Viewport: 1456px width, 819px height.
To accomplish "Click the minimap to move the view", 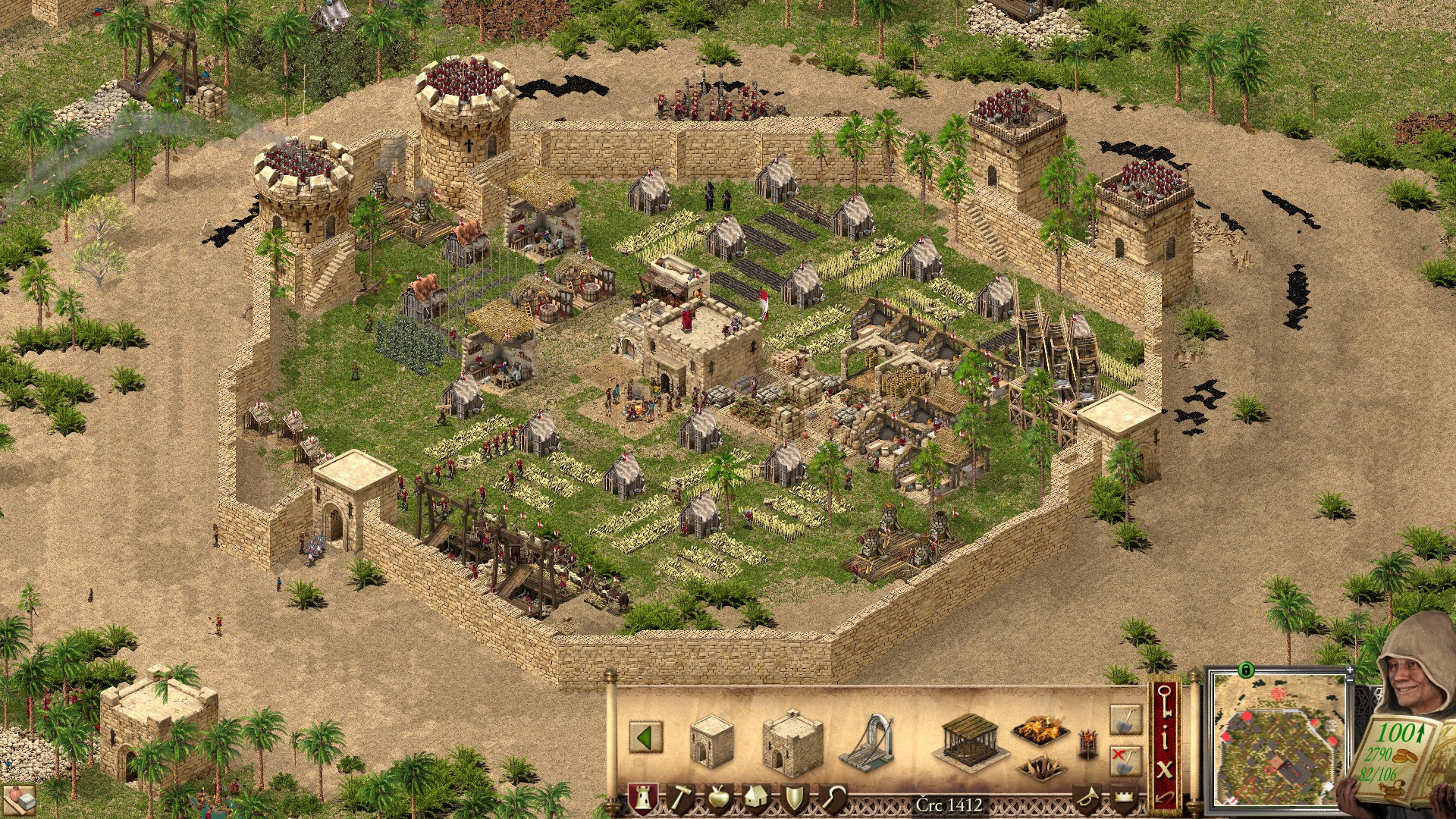I will pos(1276,739).
